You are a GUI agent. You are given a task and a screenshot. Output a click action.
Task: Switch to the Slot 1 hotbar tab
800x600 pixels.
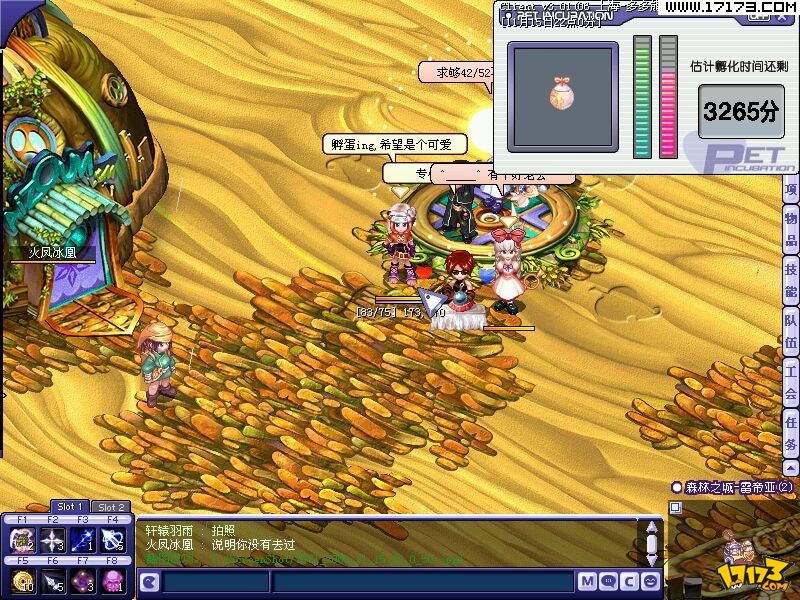tap(70, 507)
